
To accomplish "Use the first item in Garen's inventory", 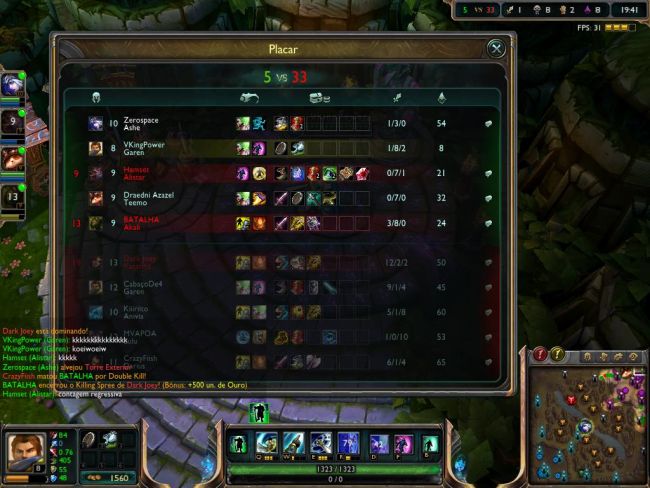I will (89, 440).
